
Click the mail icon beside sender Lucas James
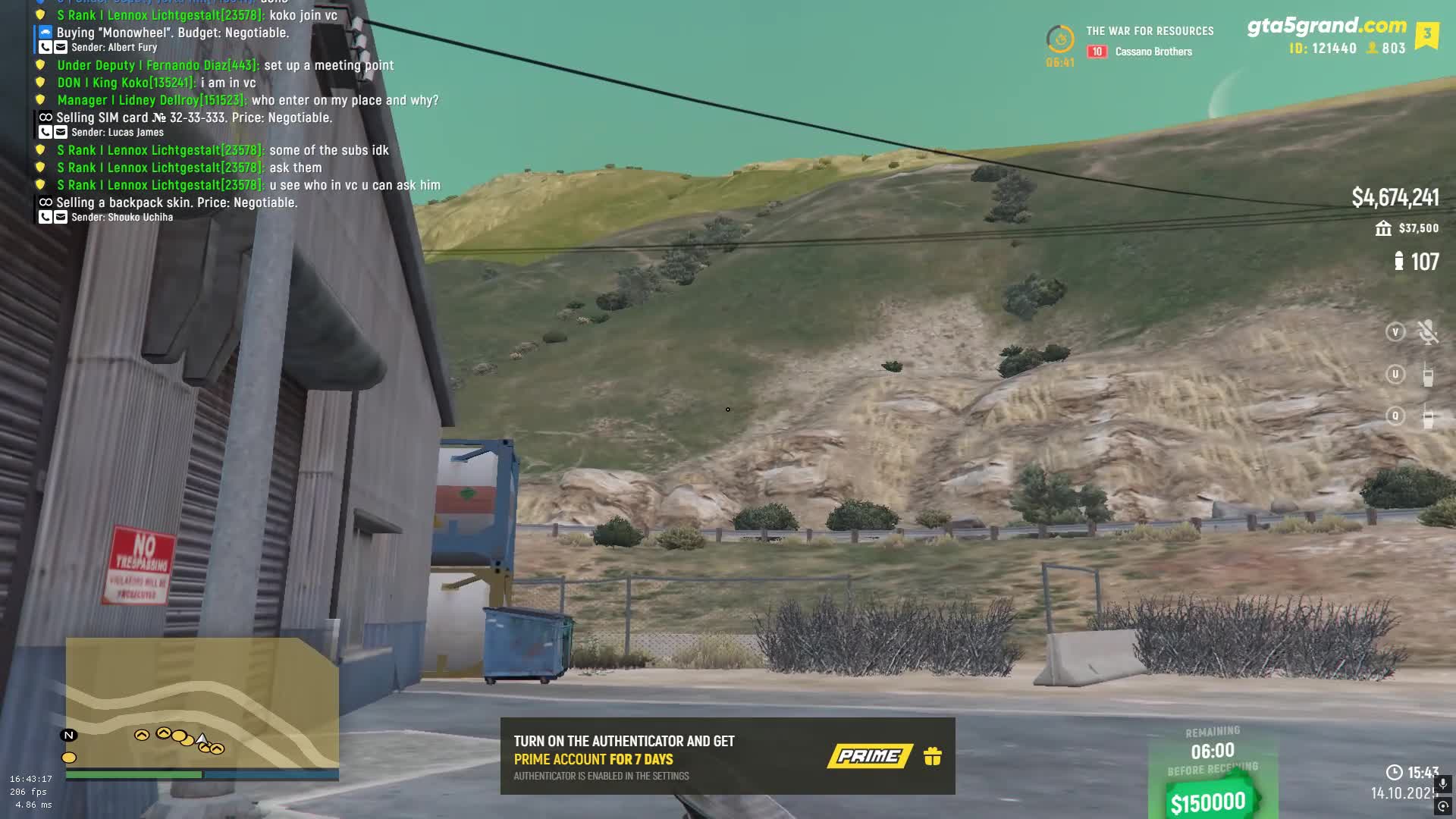pyautogui.click(x=61, y=132)
